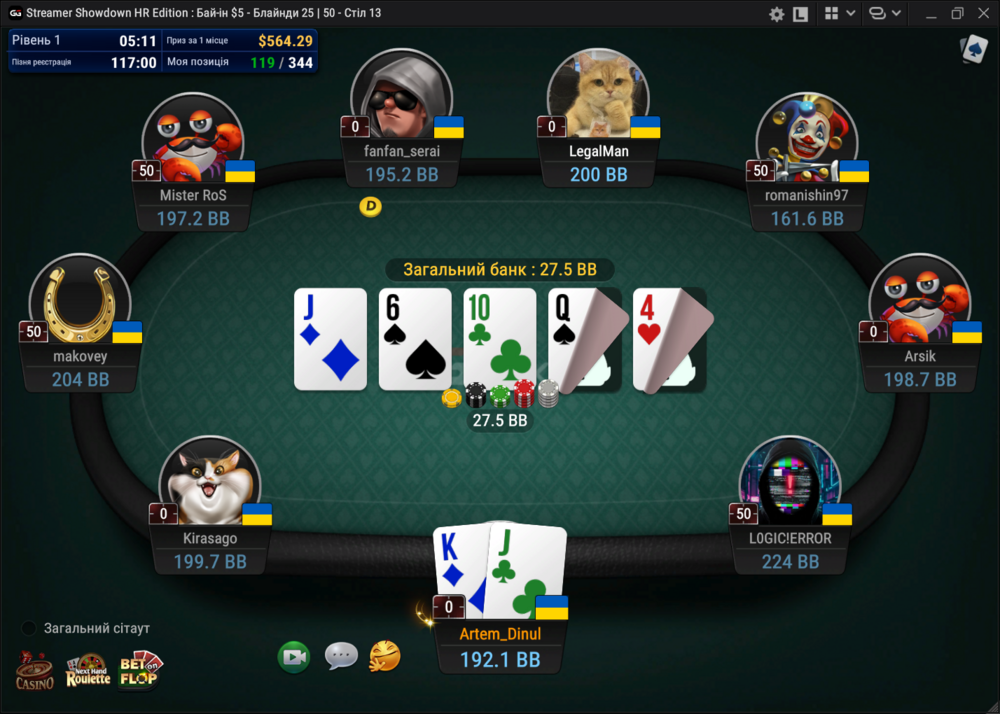Open the Bet on Flop side game
Viewport: 1000px width, 714px height.
[140, 669]
